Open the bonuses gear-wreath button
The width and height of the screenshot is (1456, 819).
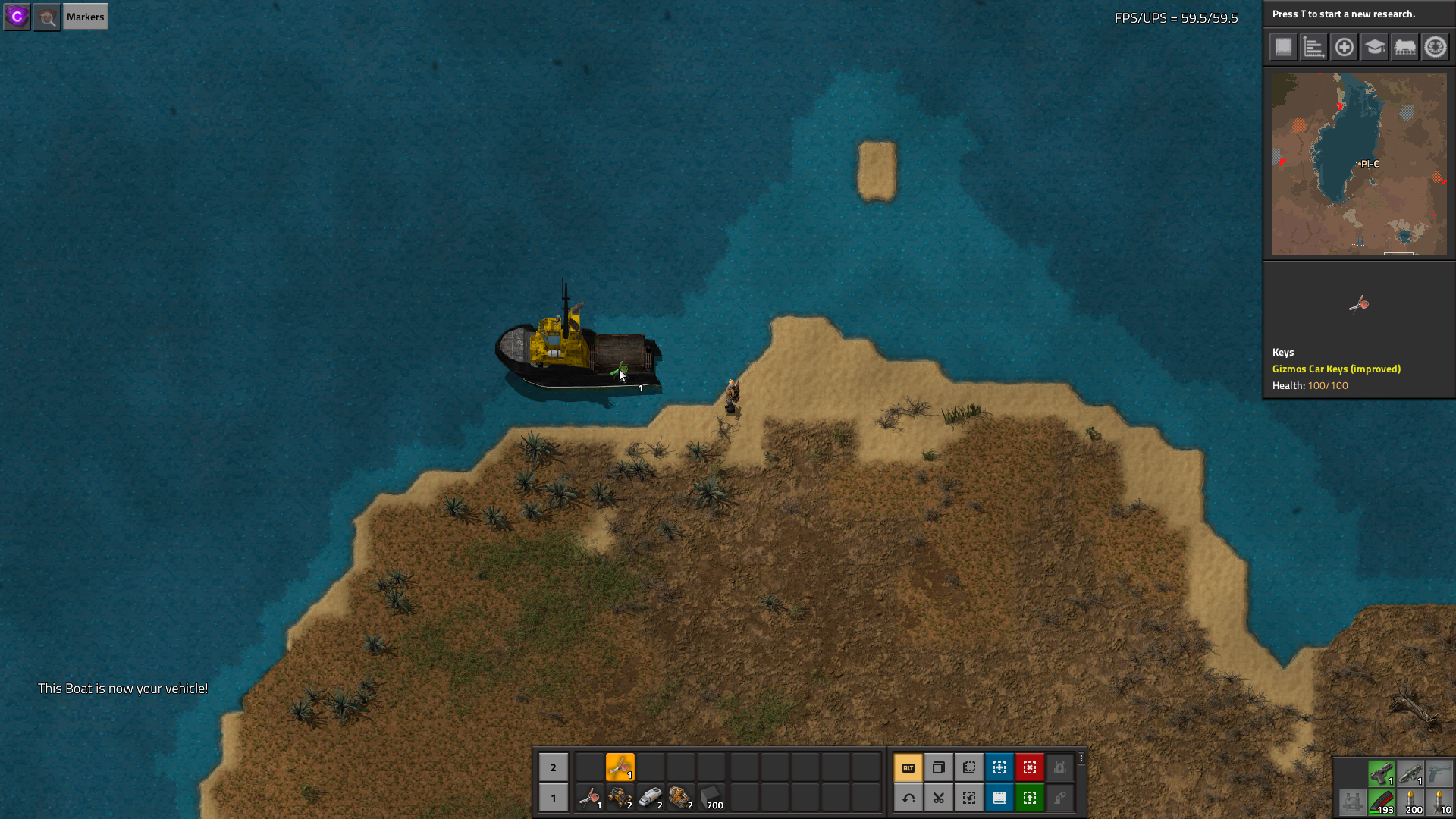(1435, 47)
